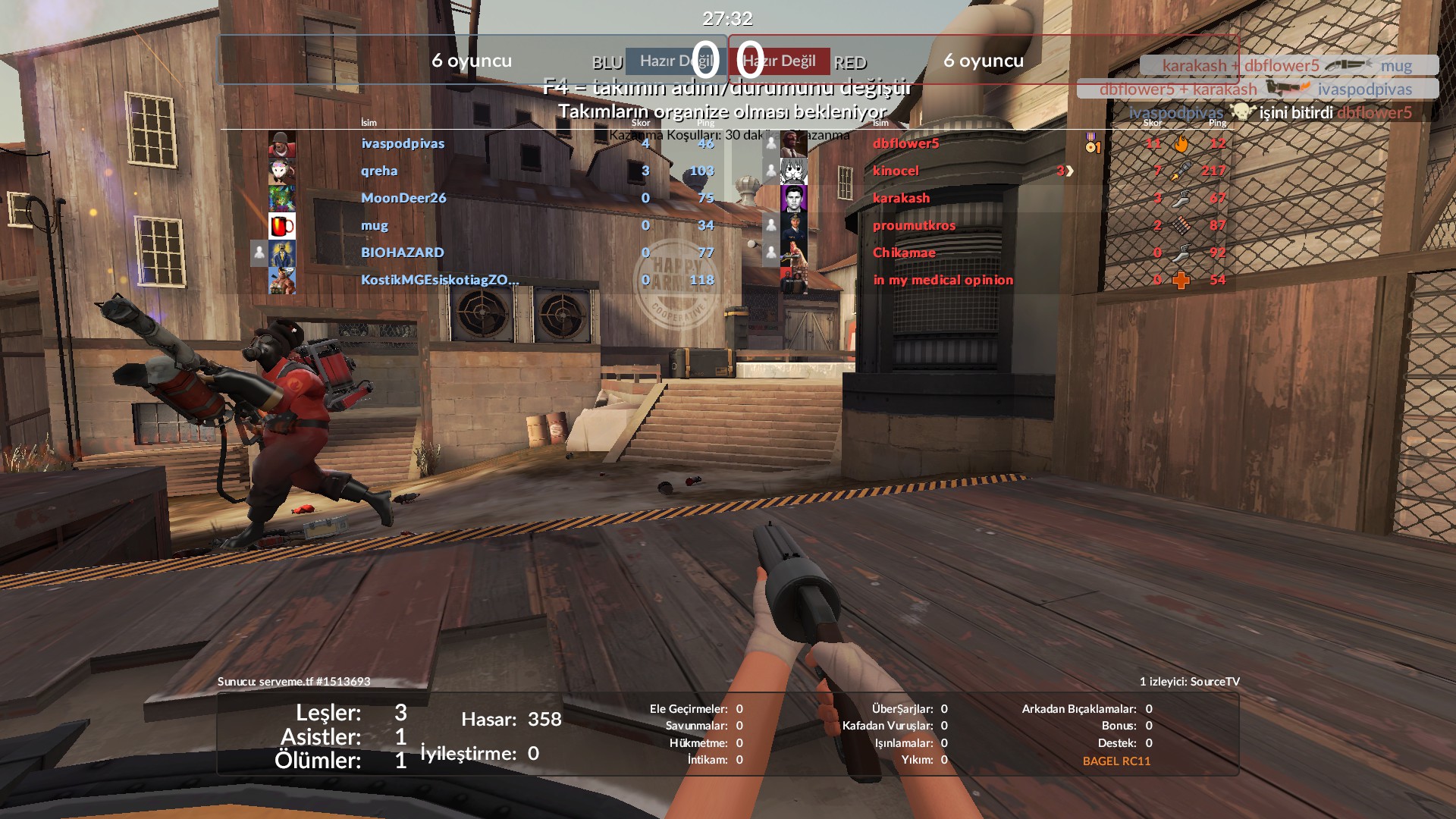Select the BIOHAZARD player row

(403, 253)
